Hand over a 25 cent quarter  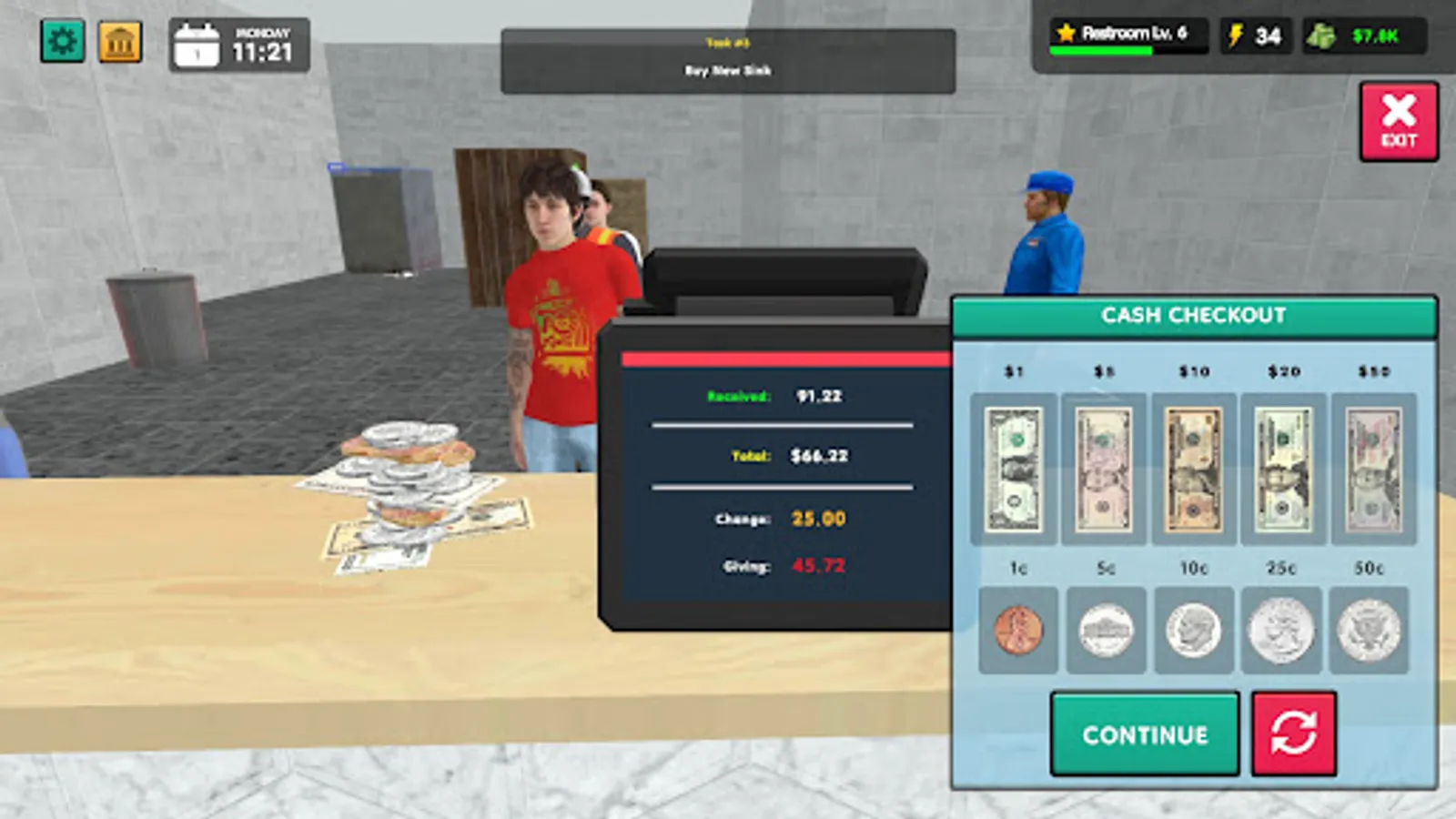pos(1283,630)
